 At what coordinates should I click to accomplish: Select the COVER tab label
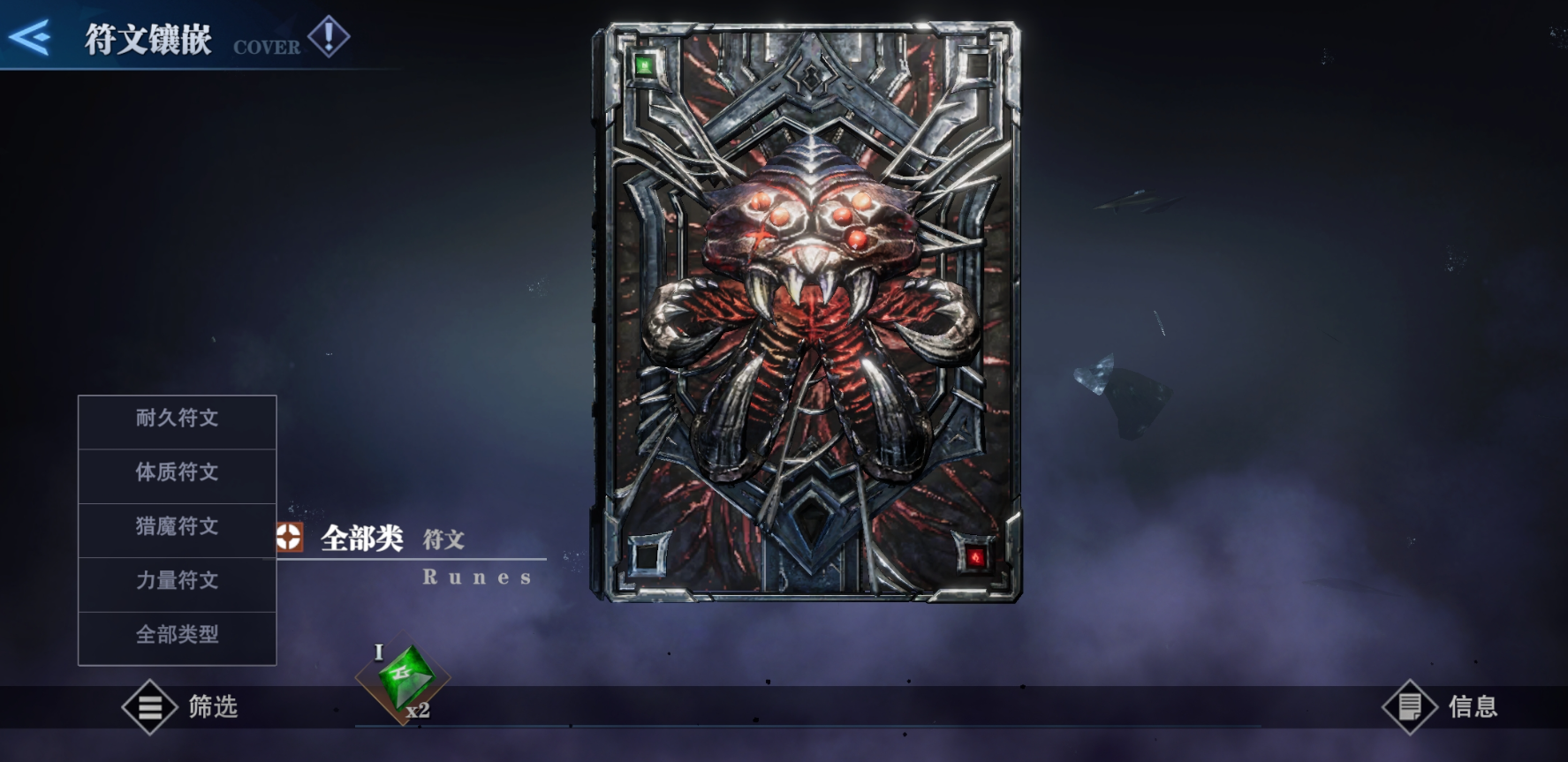pyautogui.click(x=265, y=48)
